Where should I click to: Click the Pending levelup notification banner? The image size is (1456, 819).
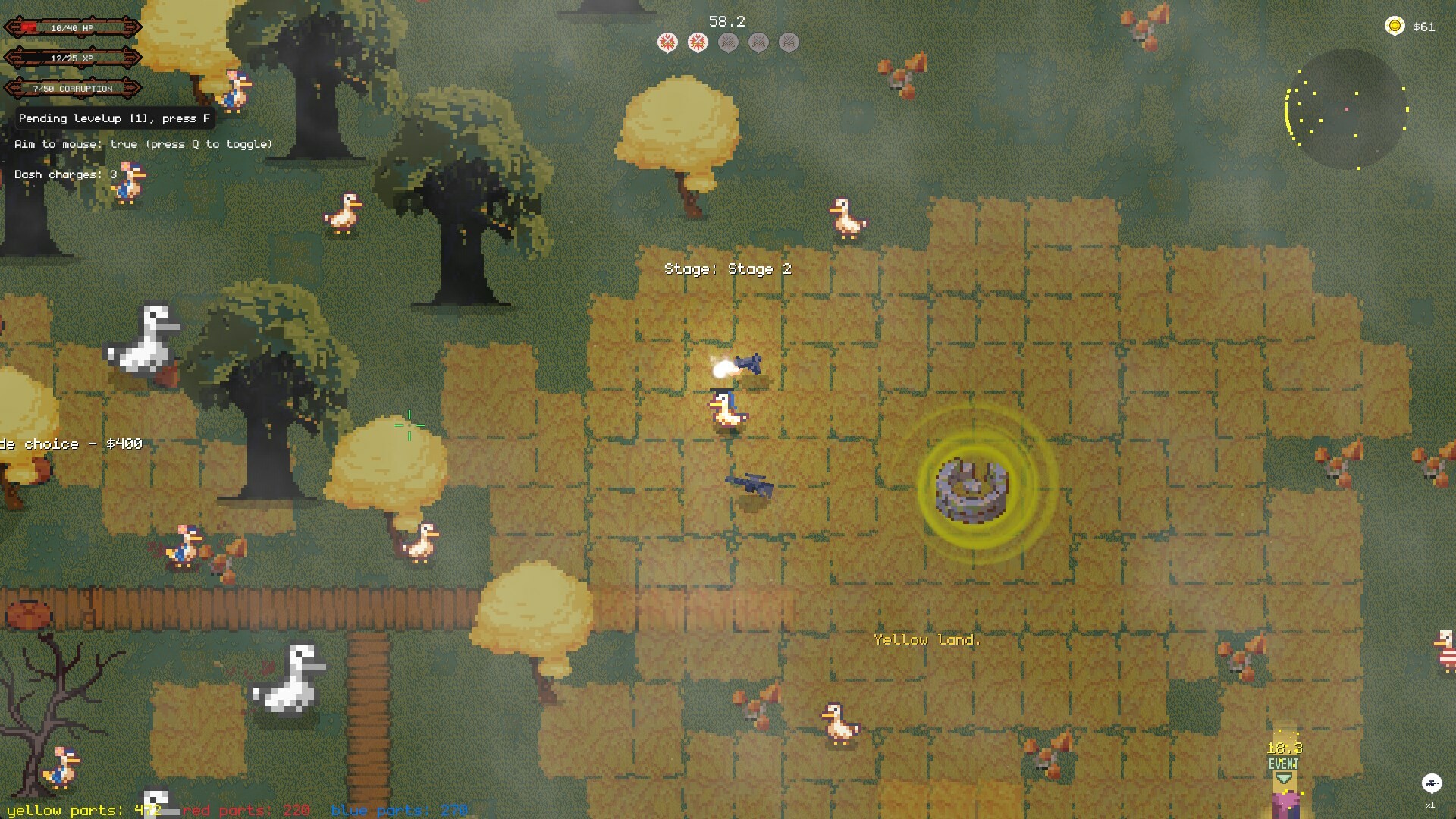pos(112,118)
